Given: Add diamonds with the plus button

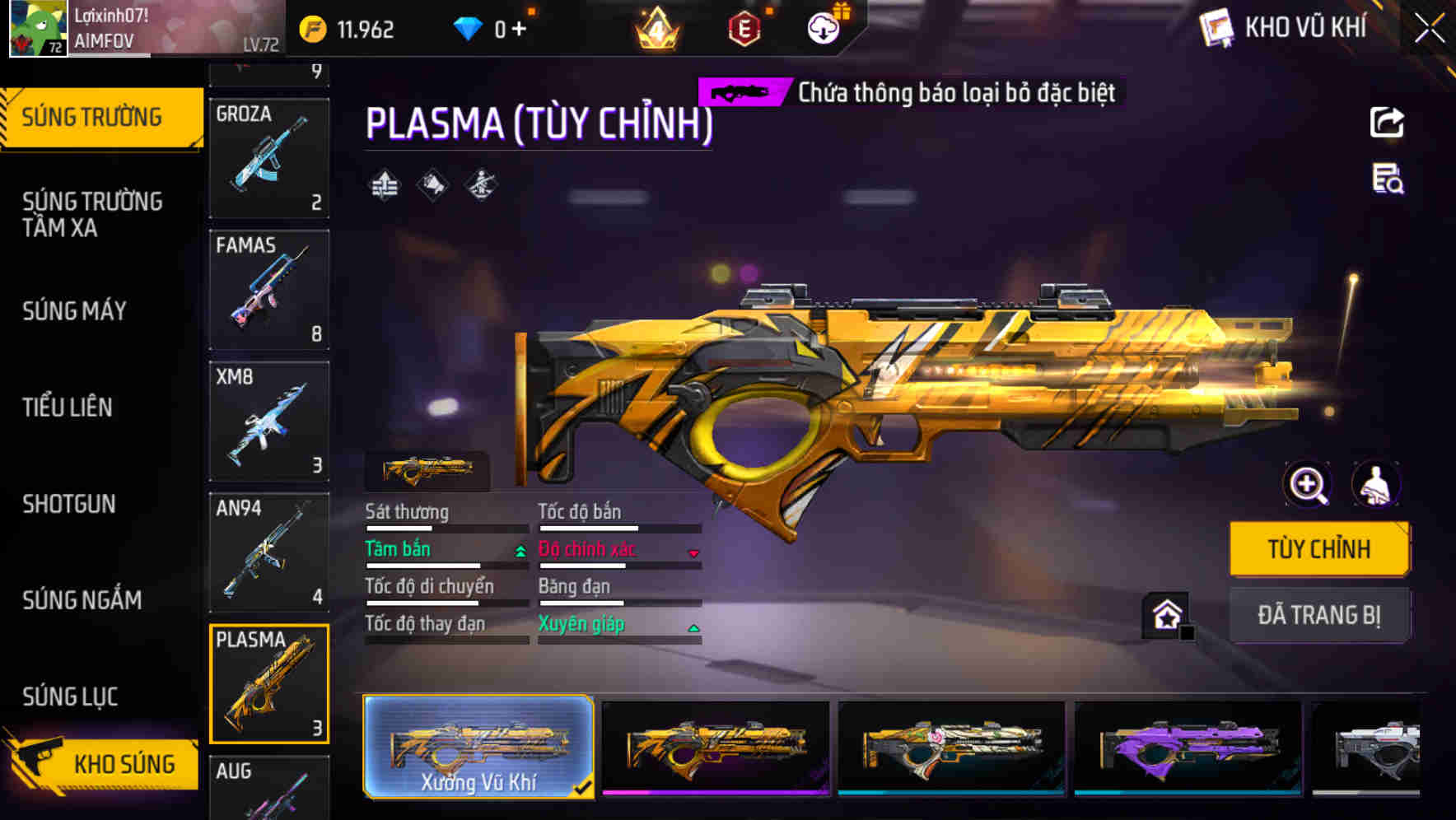Looking at the screenshot, I should tap(519, 30).
